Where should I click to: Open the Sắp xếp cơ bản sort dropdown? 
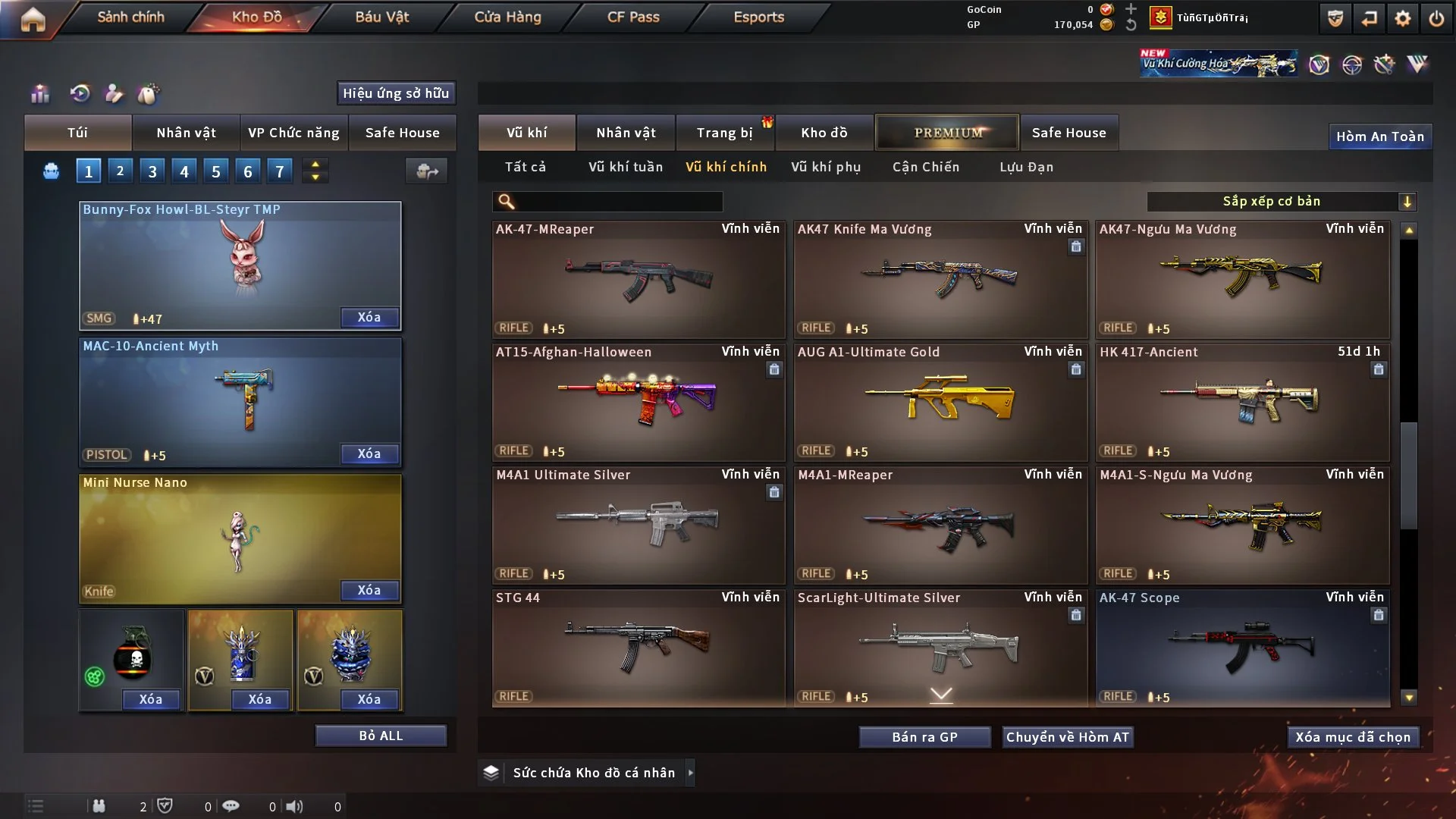1281,201
